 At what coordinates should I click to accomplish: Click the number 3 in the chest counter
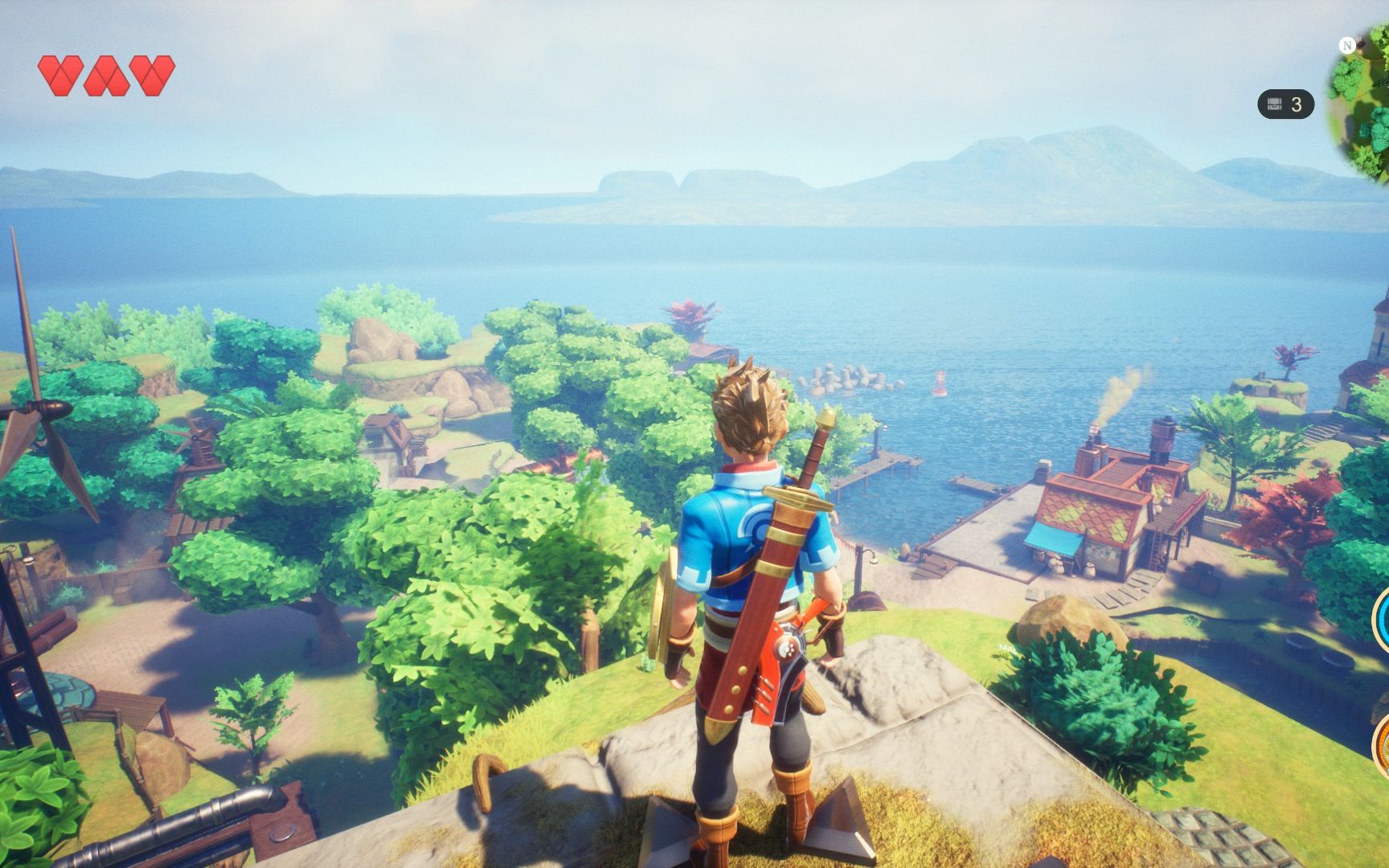point(1297,103)
